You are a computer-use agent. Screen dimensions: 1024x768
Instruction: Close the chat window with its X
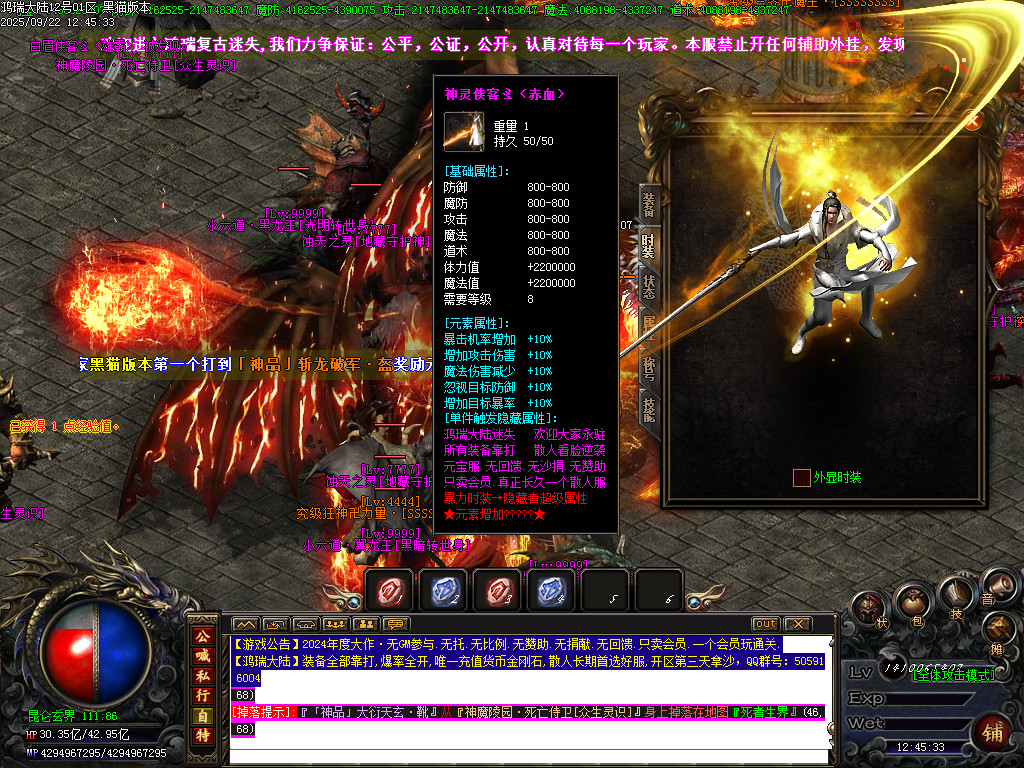pyautogui.click(x=796, y=624)
